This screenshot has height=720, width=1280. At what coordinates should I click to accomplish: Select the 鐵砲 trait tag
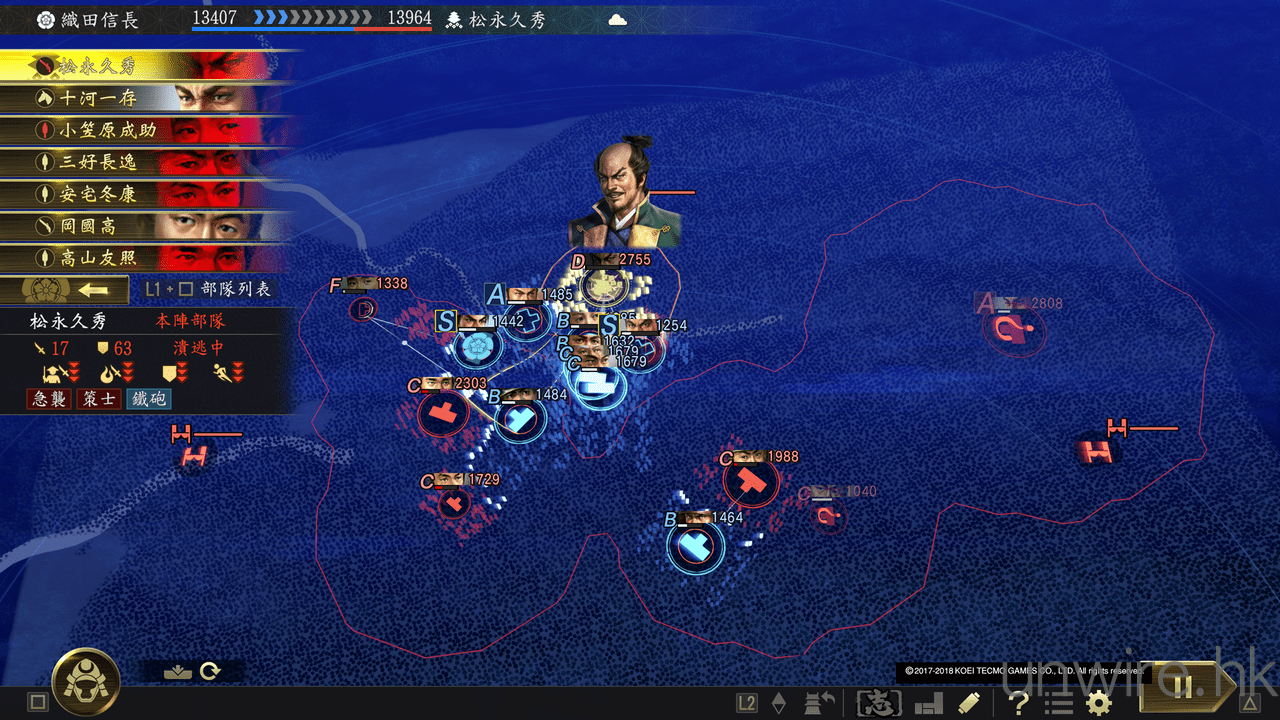(x=148, y=399)
